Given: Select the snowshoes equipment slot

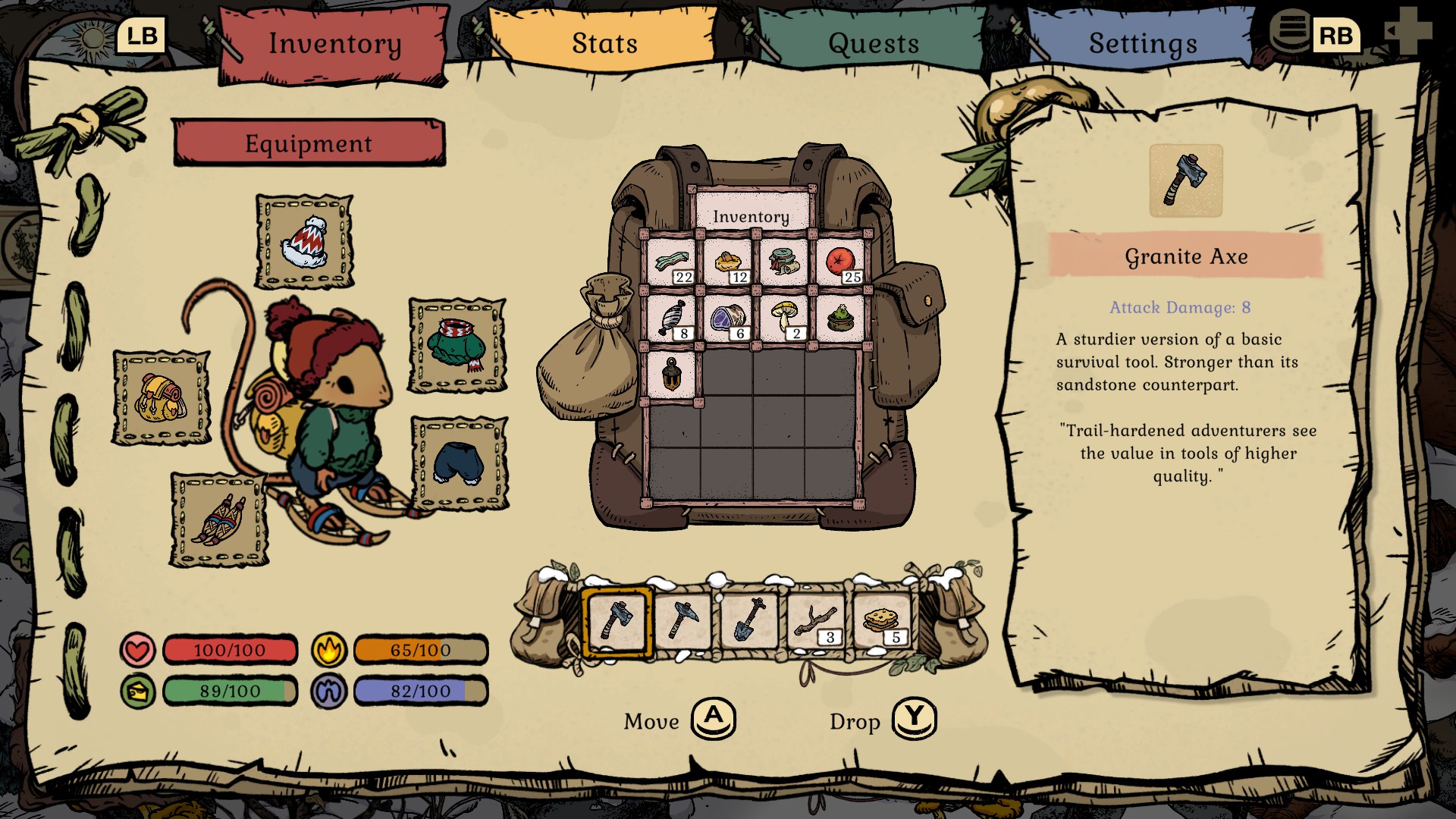Looking at the screenshot, I should click(219, 520).
